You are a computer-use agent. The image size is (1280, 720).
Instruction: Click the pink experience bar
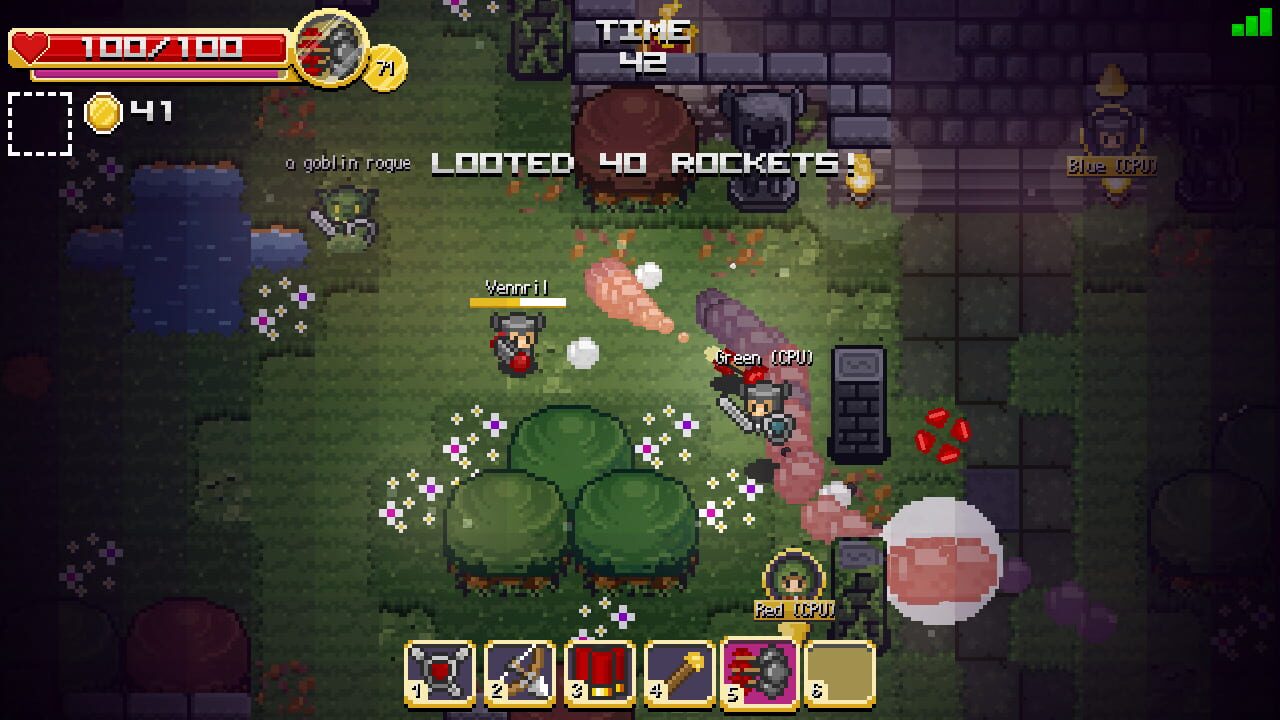(160, 70)
